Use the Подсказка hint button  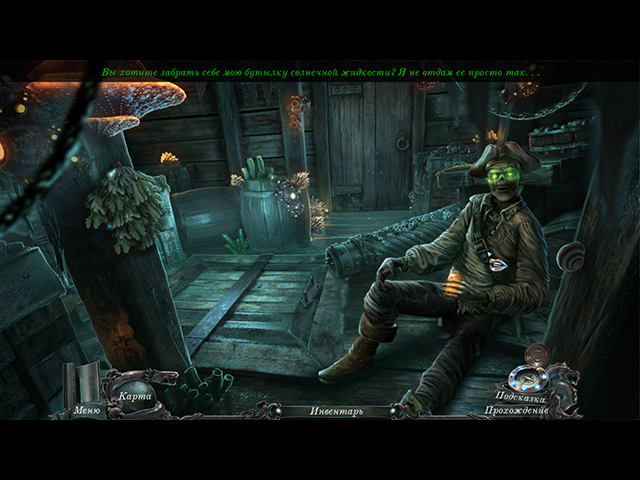[x=520, y=395]
